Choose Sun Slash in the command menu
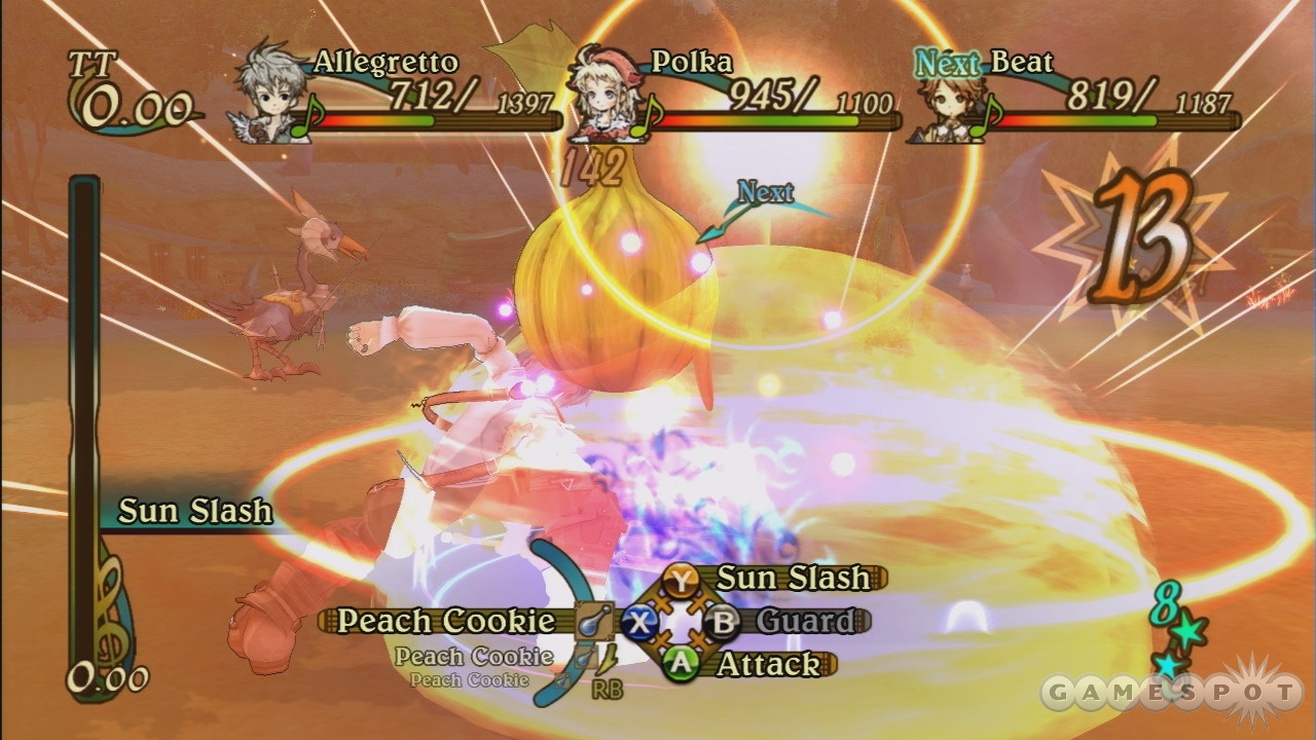 793,578
